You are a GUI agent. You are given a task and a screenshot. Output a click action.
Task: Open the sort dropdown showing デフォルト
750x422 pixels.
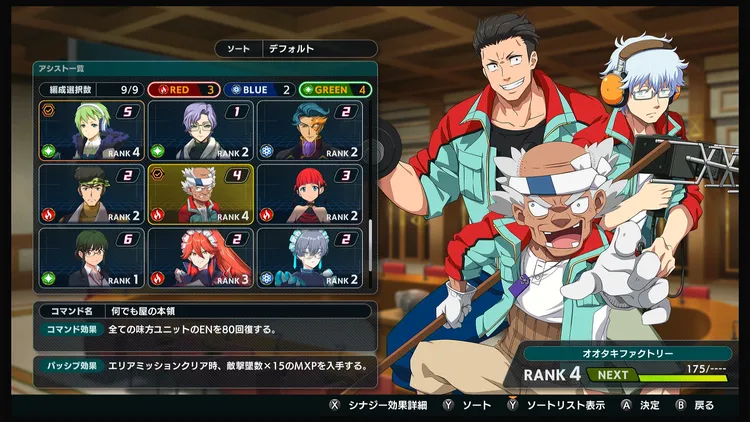pos(320,48)
